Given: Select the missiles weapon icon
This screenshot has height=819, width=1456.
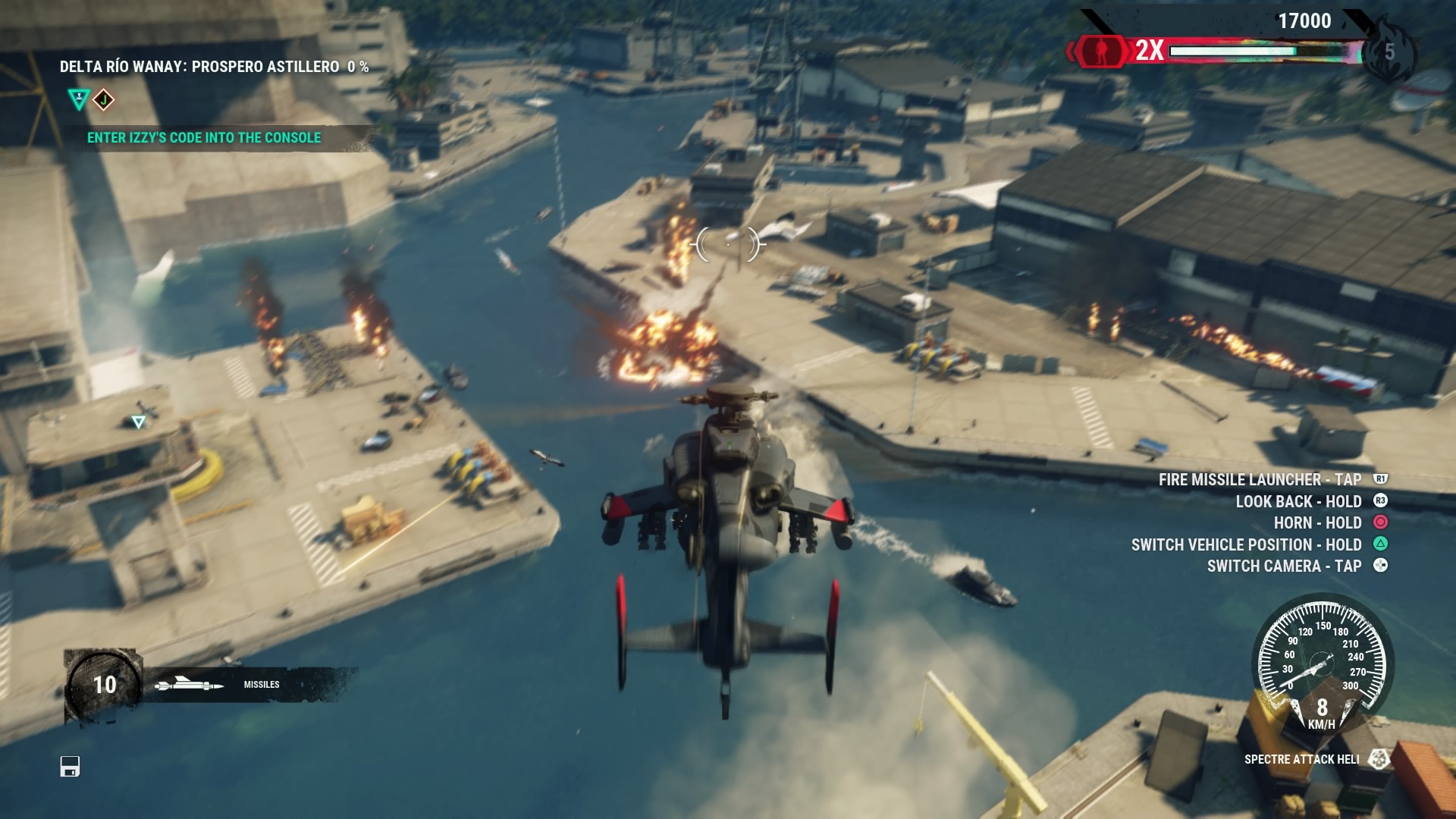Looking at the screenshot, I should tap(189, 686).
